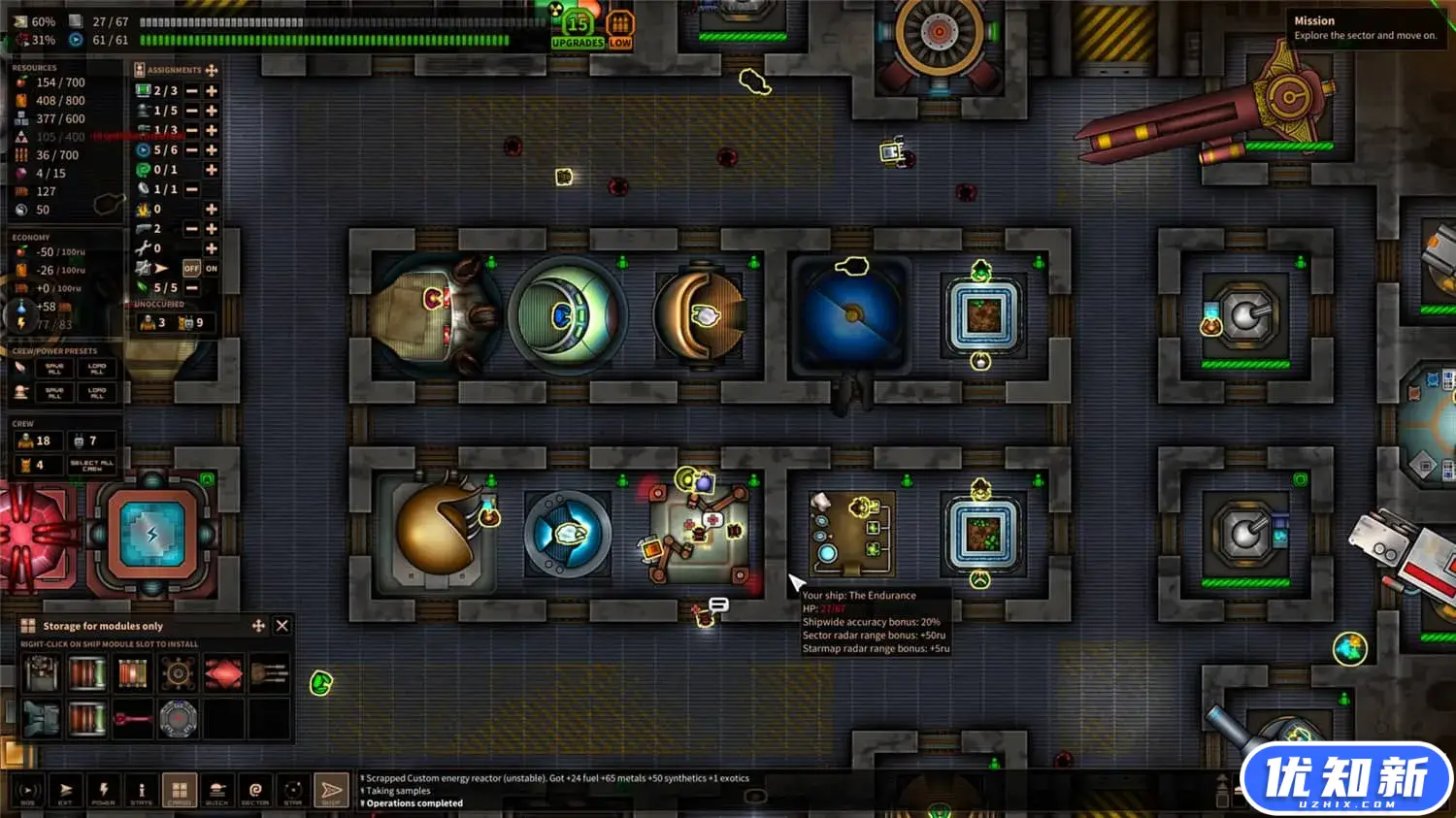Toggle the Cargo button on bottom bar
Screen dimensions: 1456x818
[x=180, y=791]
